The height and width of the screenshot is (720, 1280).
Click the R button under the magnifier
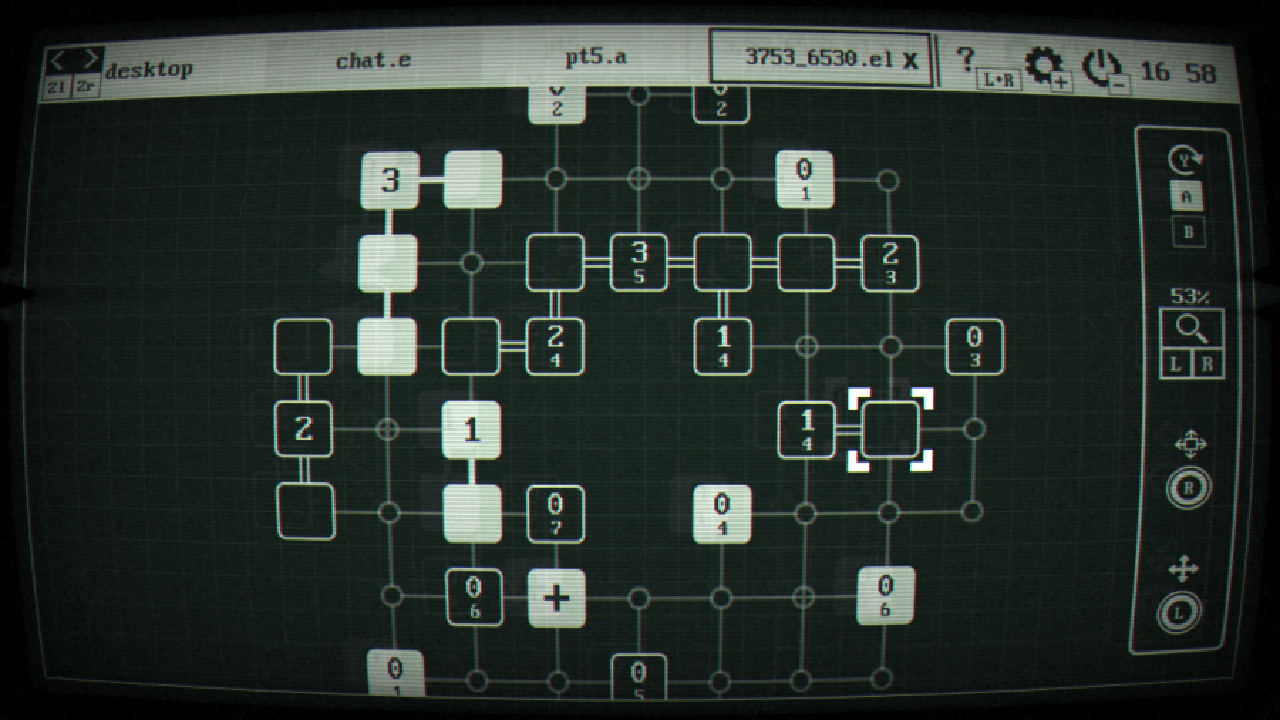pos(1204,364)
